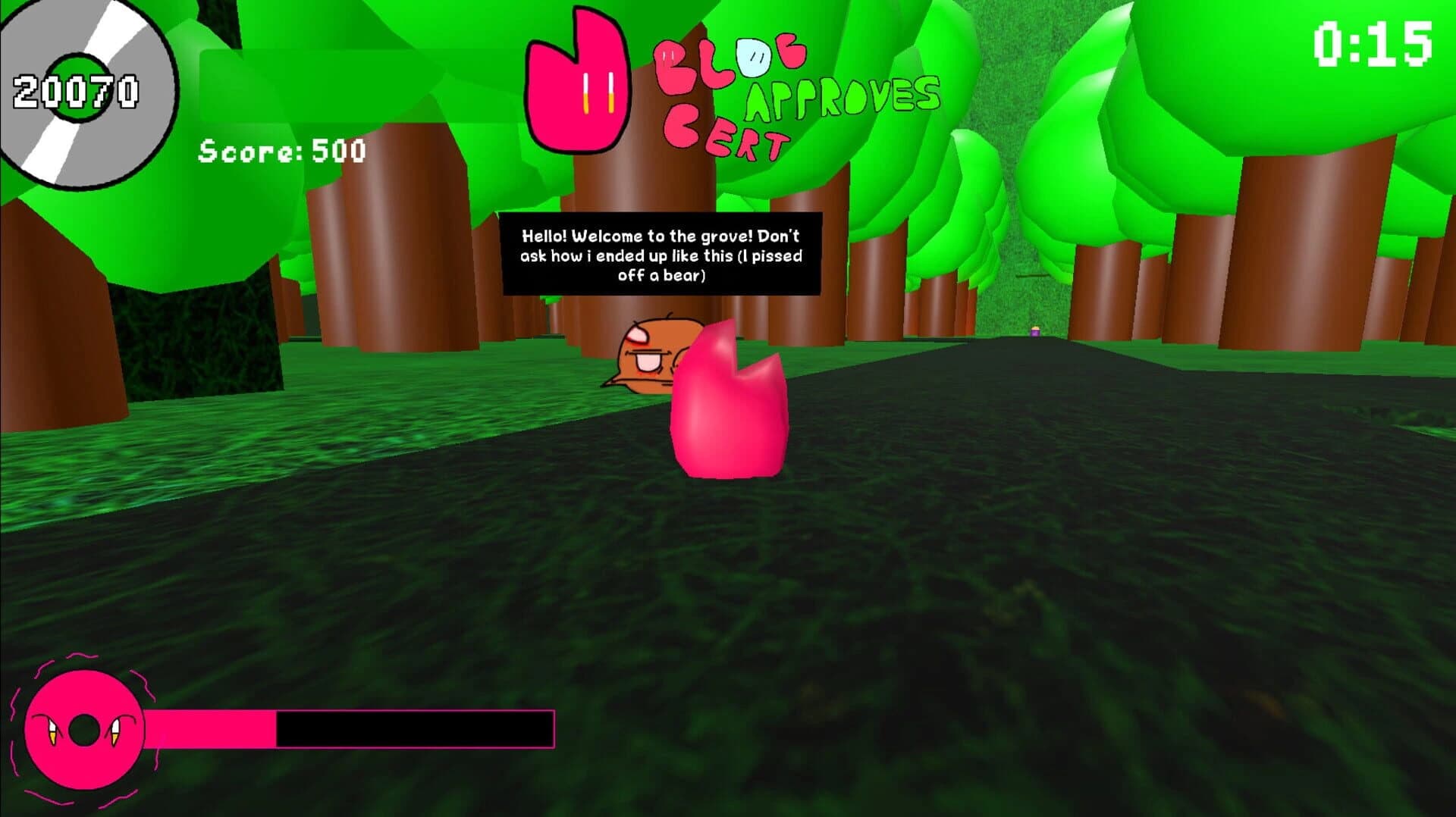Click the blue speech bubble icon in the logo
Screen dimensions: 1456x817
(x=753, y=57)
